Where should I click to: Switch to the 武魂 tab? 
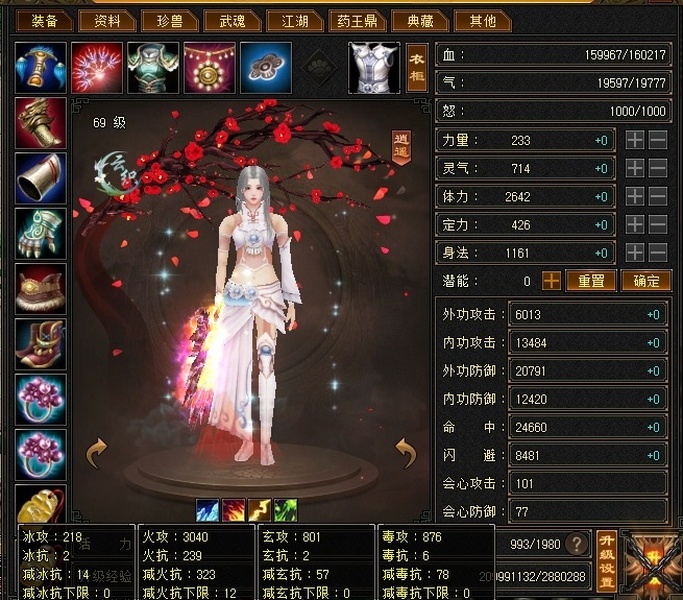tap(225, 20)
